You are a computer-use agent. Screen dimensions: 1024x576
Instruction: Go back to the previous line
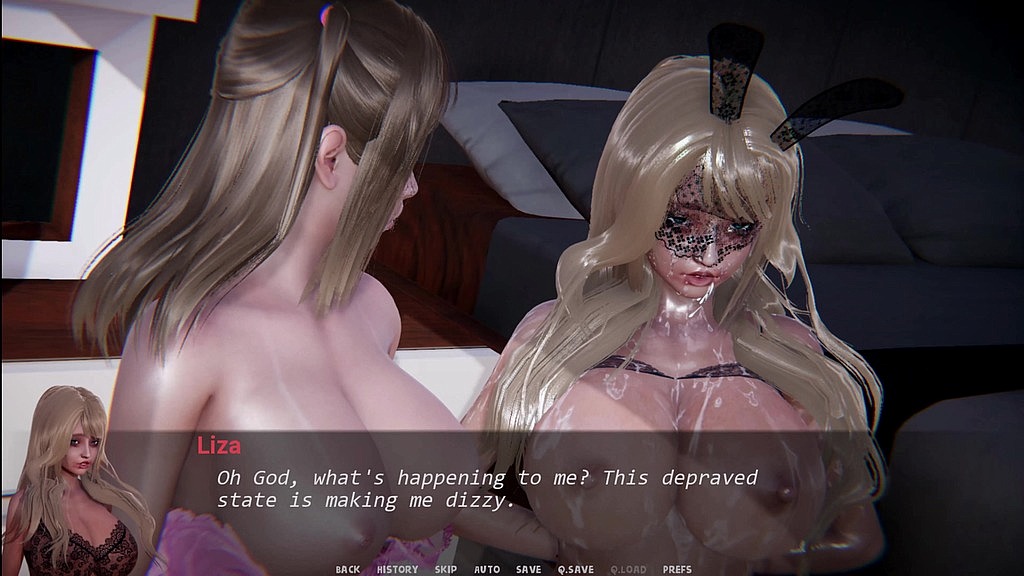point(347,569)
